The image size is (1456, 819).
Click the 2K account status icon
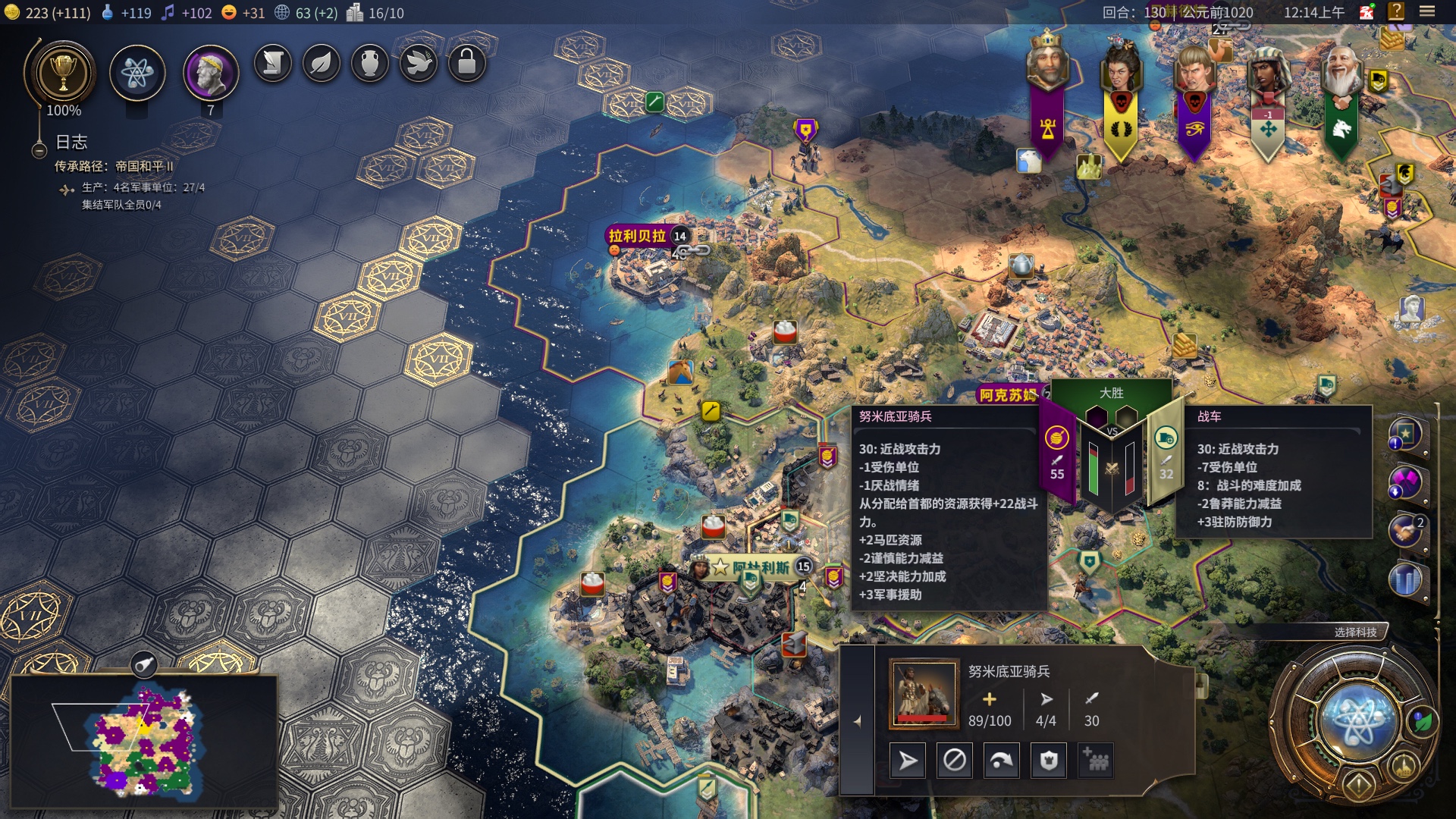tap(1367, 12)
